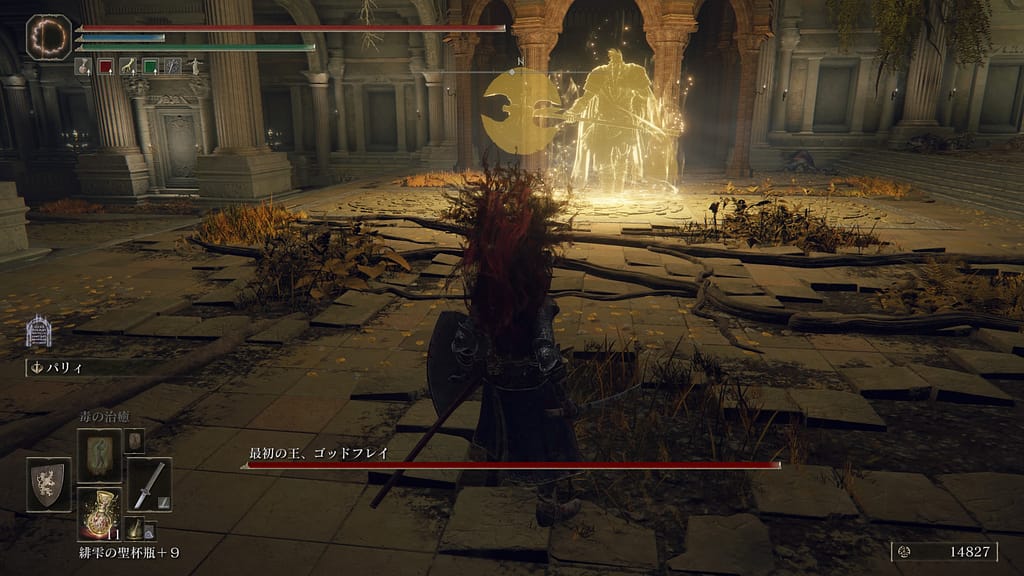Click the summoning gate tombstone icon
This screenshot has width=1024, height=576.
coord(39,331)
